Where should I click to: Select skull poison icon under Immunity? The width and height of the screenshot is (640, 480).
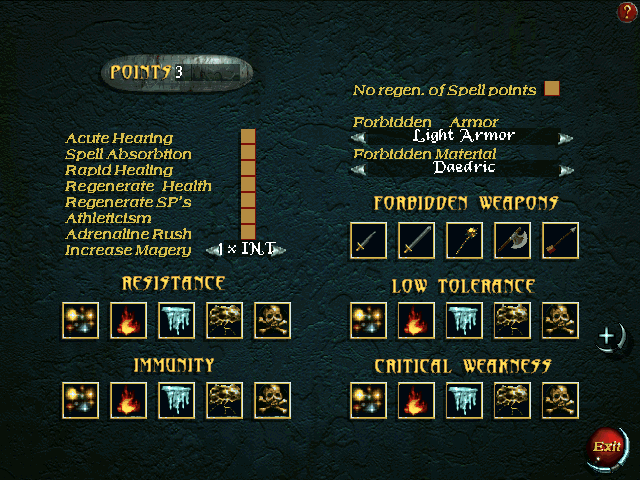pos(272,401)
